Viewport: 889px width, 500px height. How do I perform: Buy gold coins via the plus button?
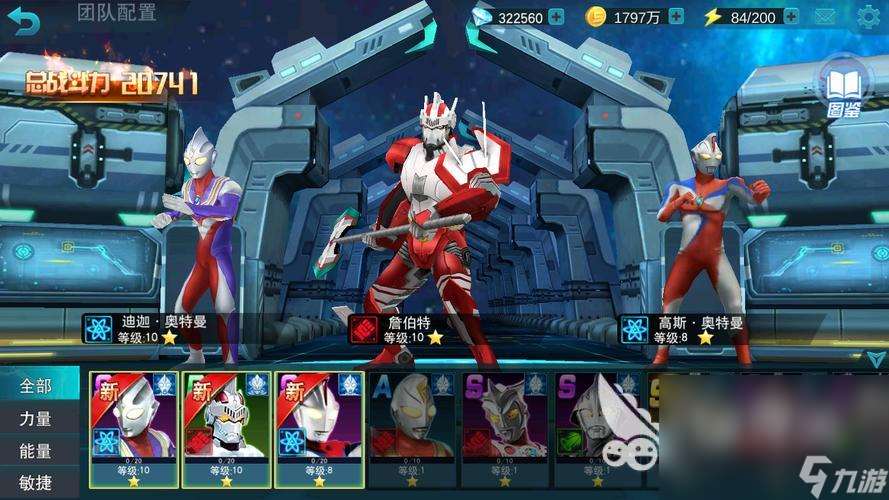pyautogui.click(x=676, y=17)
